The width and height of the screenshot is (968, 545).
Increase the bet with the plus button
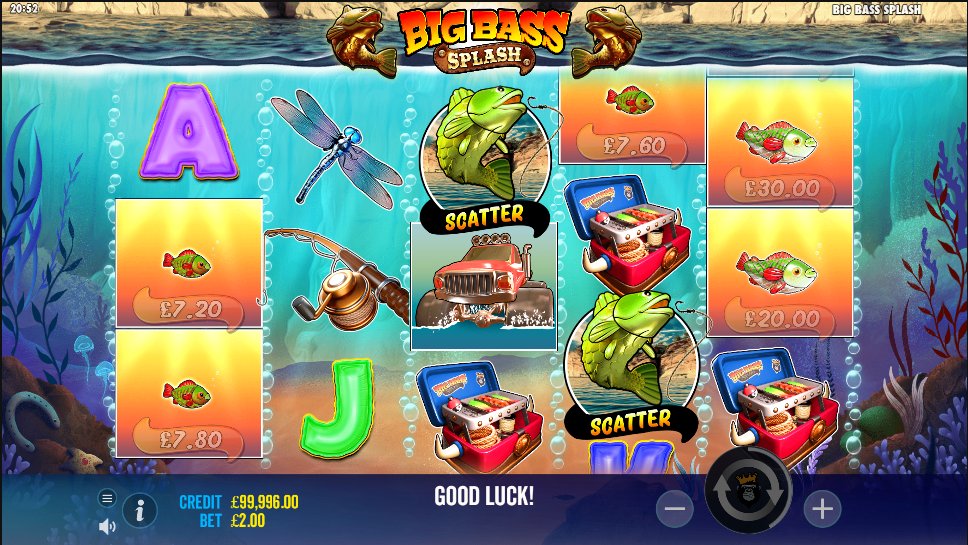click(822, 509)
